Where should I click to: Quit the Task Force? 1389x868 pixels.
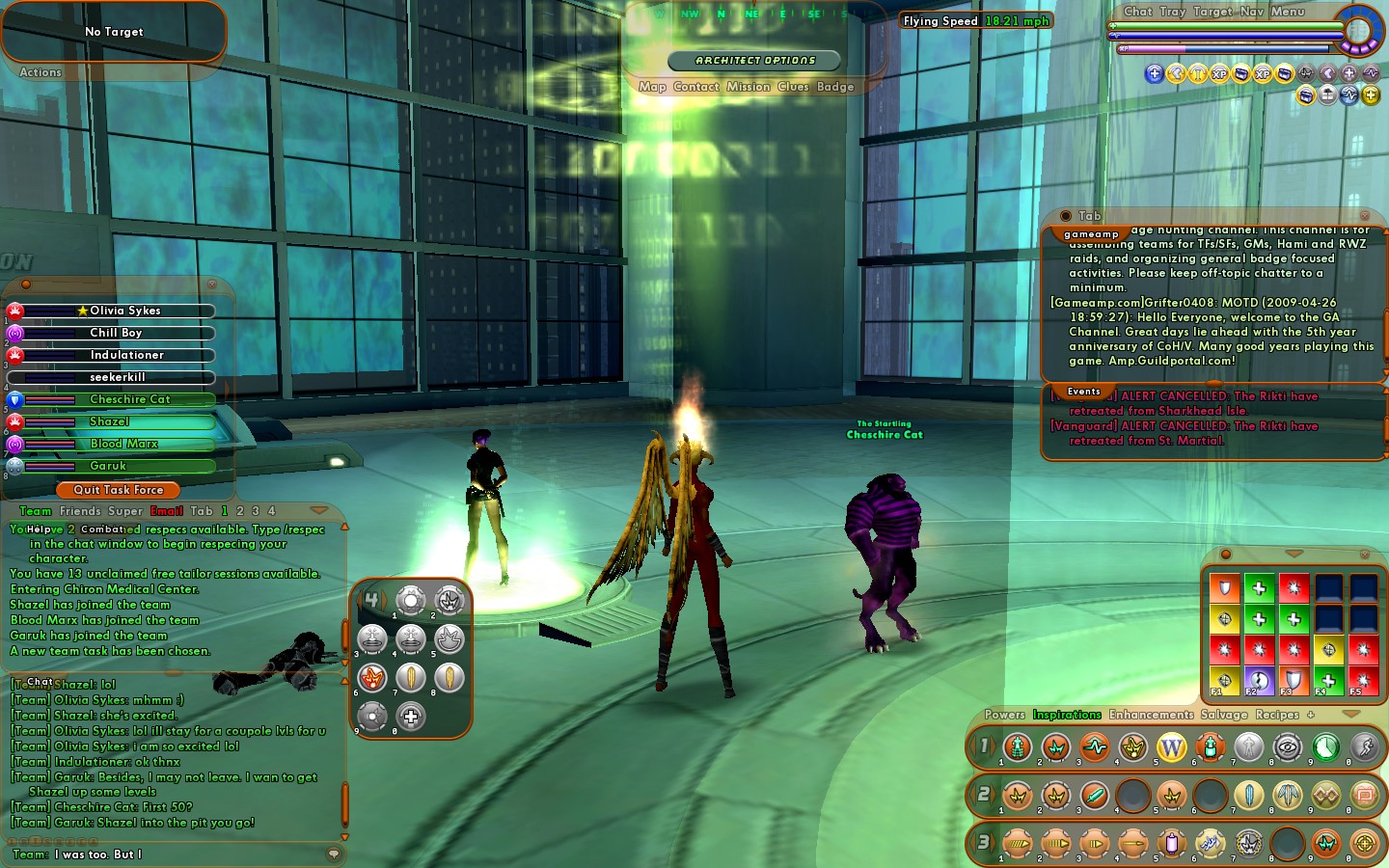(118, 490)
